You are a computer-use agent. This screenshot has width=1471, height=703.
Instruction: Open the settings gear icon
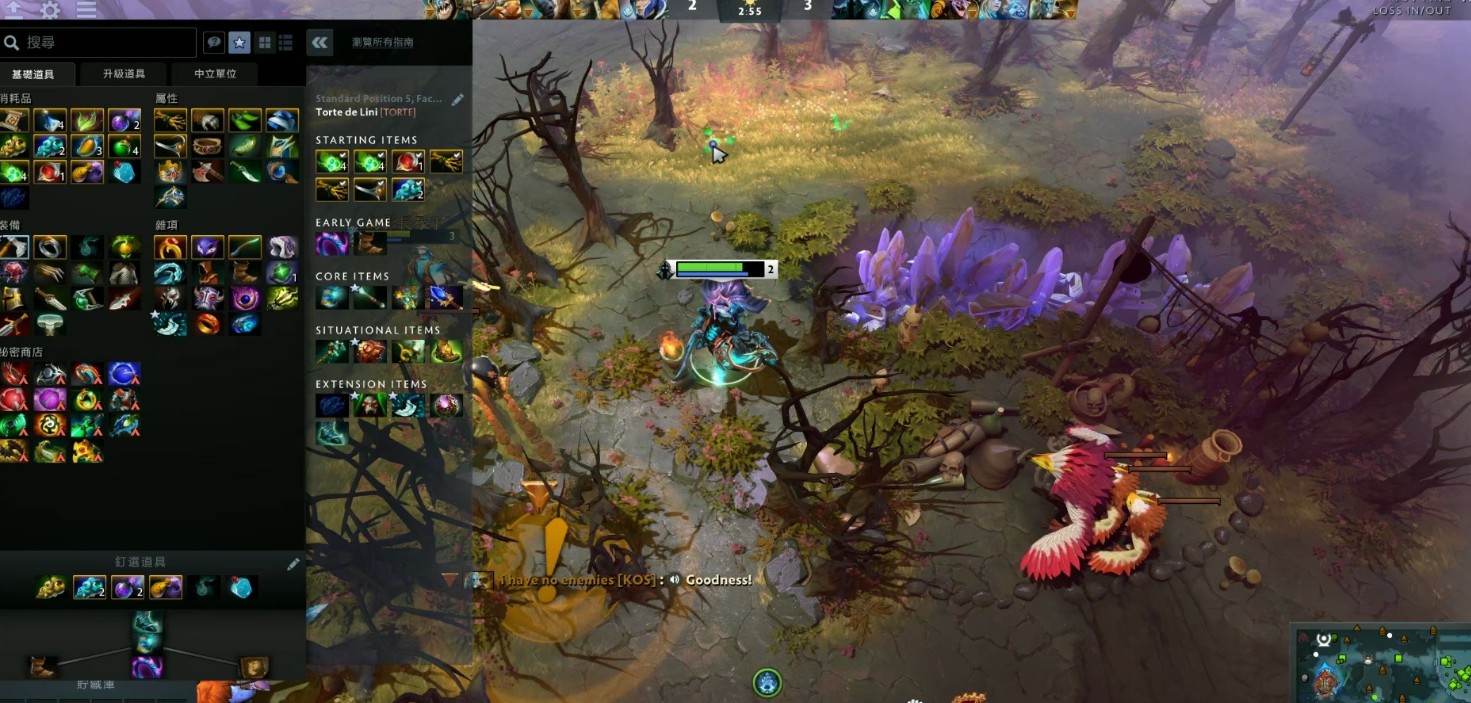point(50,10)
